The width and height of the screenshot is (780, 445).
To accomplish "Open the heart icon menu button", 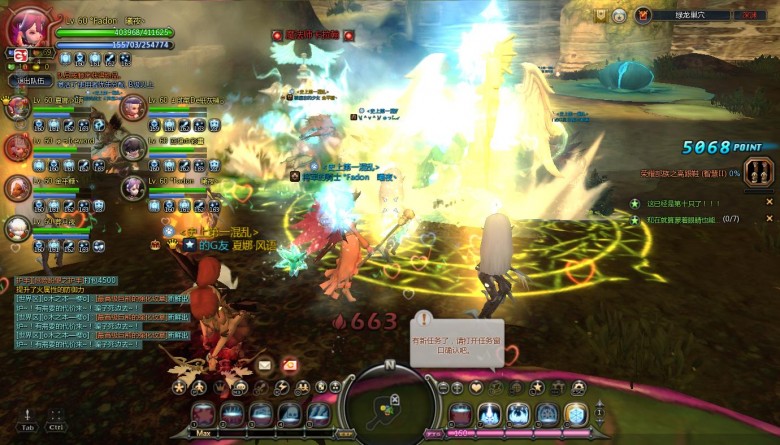I will click(x=477, y=387).
